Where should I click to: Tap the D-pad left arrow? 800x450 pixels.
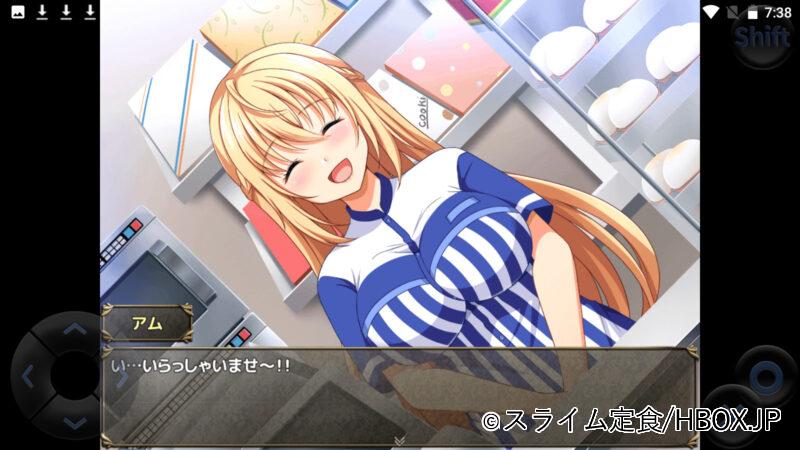(28, 377)
